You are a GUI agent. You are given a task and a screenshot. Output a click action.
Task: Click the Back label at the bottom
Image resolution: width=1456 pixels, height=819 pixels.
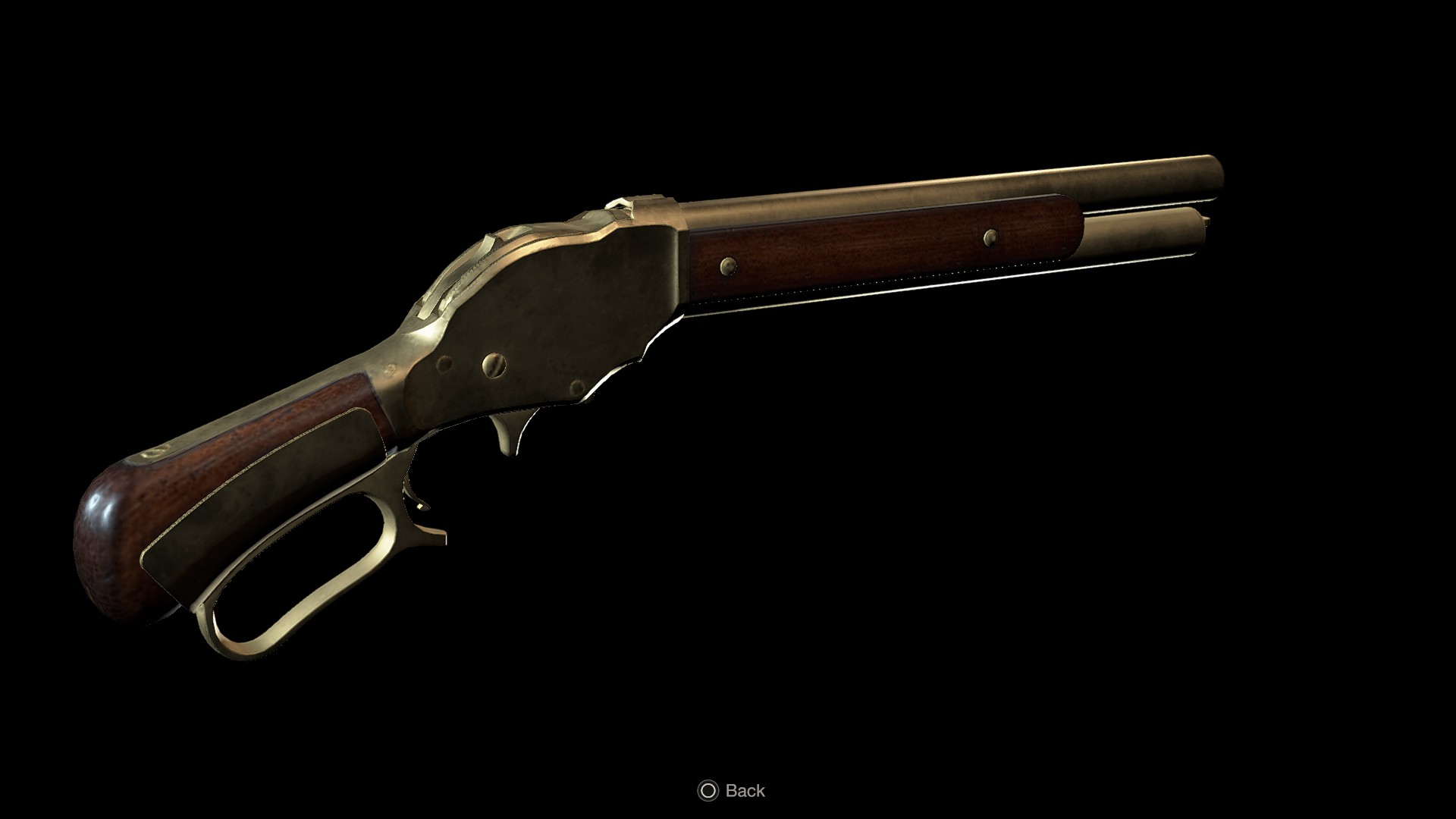click(x=747, y=791)
